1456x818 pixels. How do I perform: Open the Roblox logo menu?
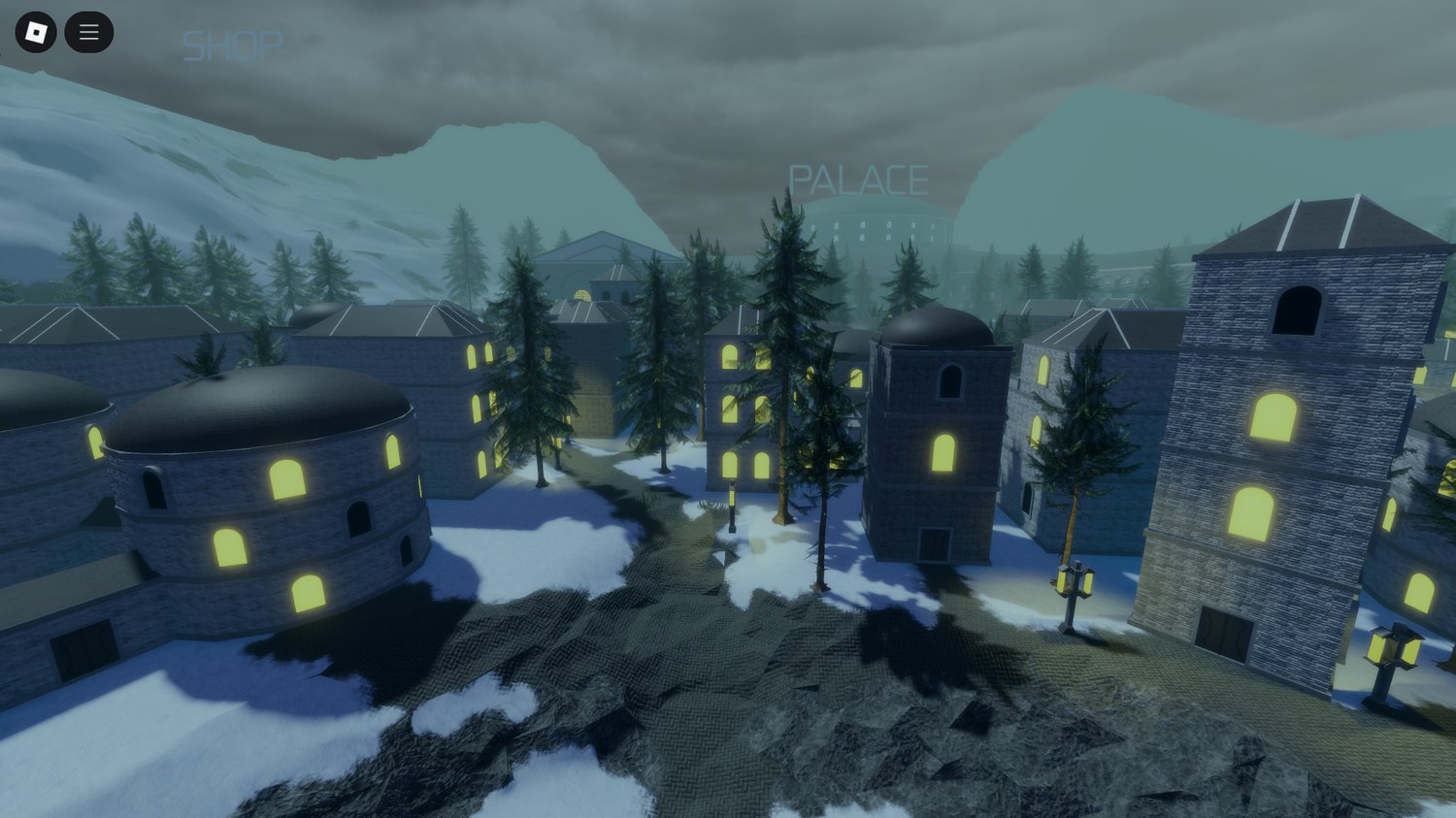pos(36,33)
